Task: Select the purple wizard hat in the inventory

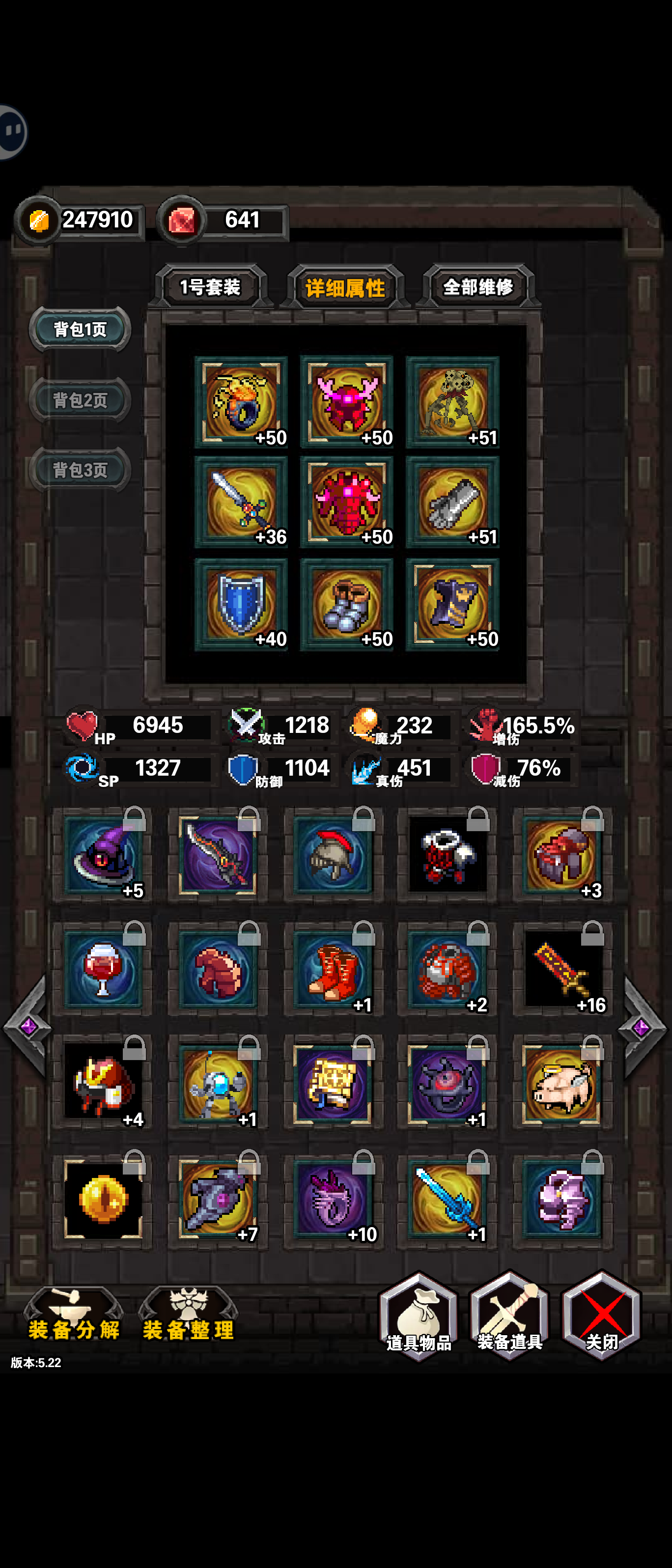Action: [x=102, y=855]
